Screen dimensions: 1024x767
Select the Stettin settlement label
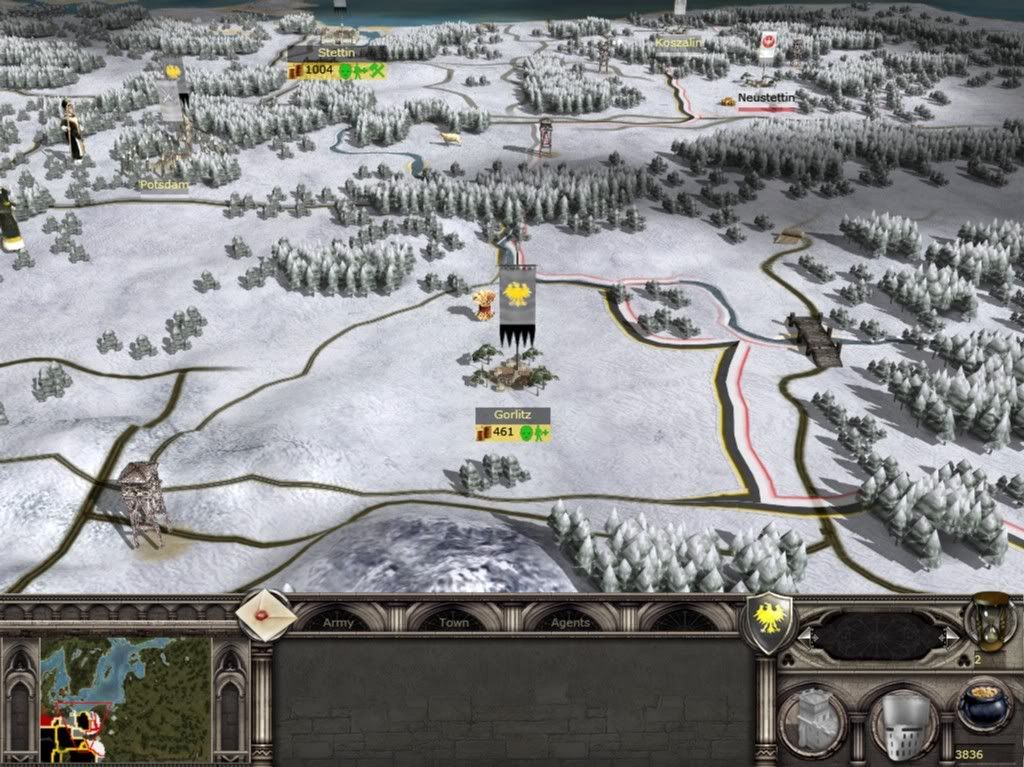pyautogui.click(x=337, y=52)
